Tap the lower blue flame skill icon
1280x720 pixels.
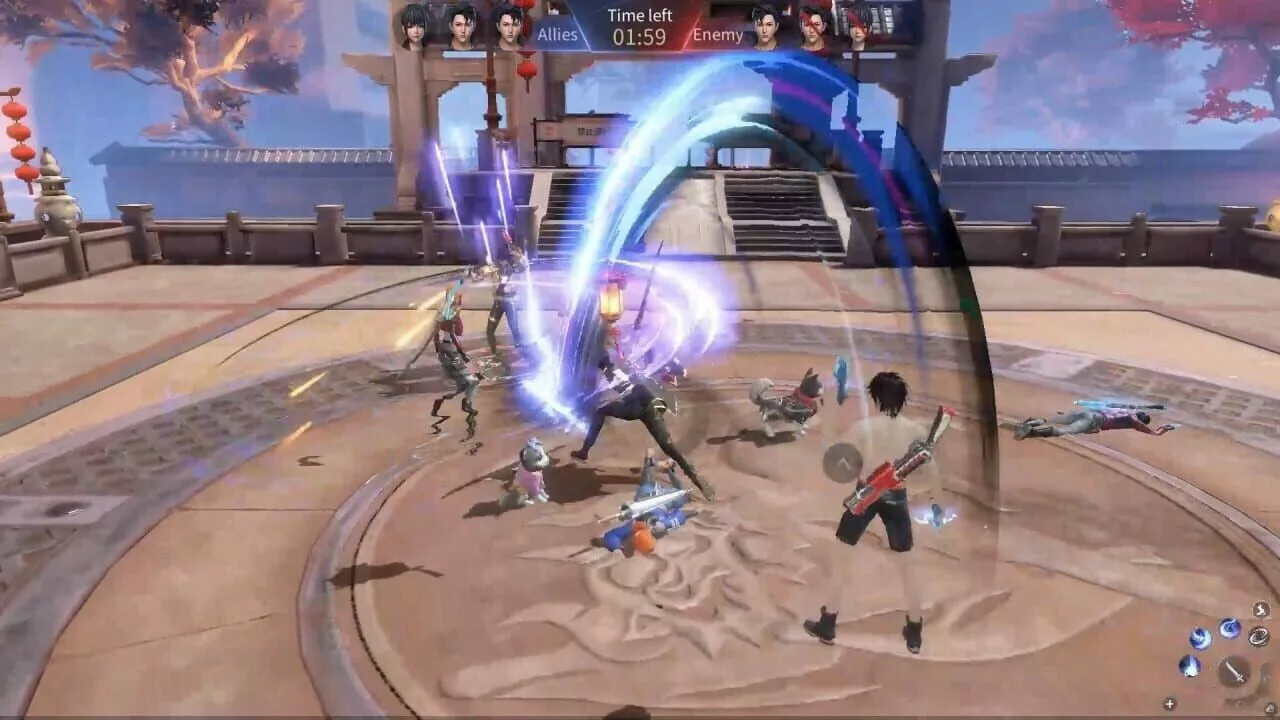(1191, 666)
